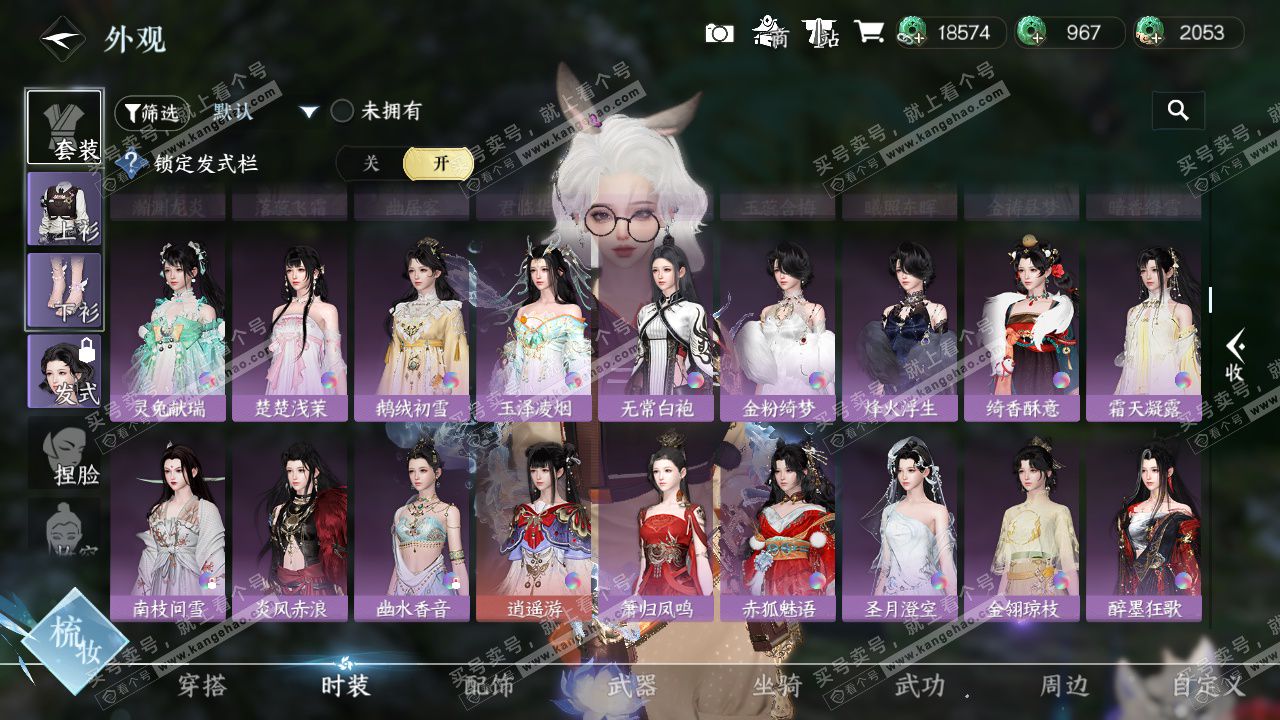
Task: Collapse the panel with 收 arrow
Action: point(1235,357)
